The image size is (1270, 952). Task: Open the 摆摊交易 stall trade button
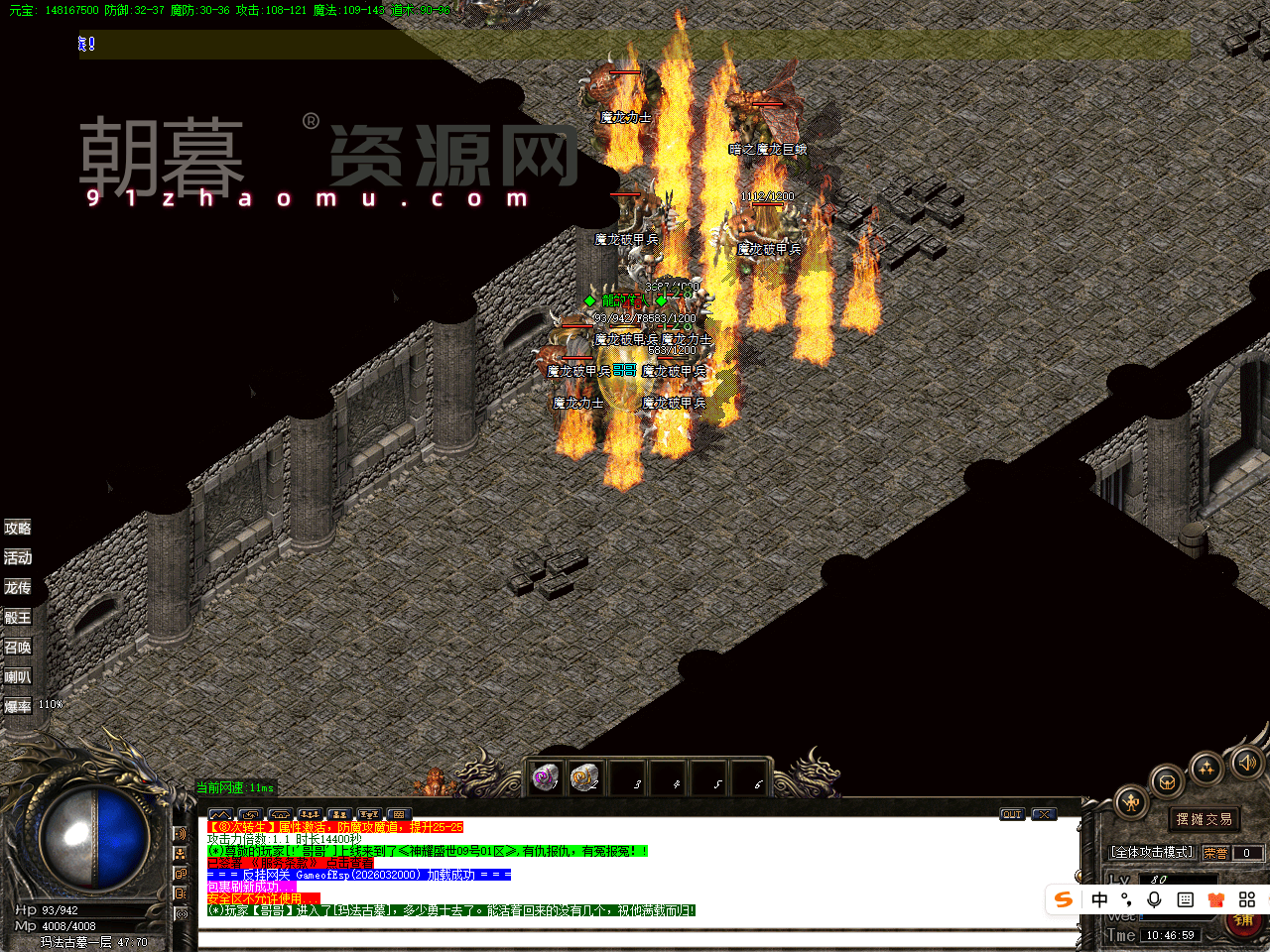pyautogui.click(x=1205, y=819)
